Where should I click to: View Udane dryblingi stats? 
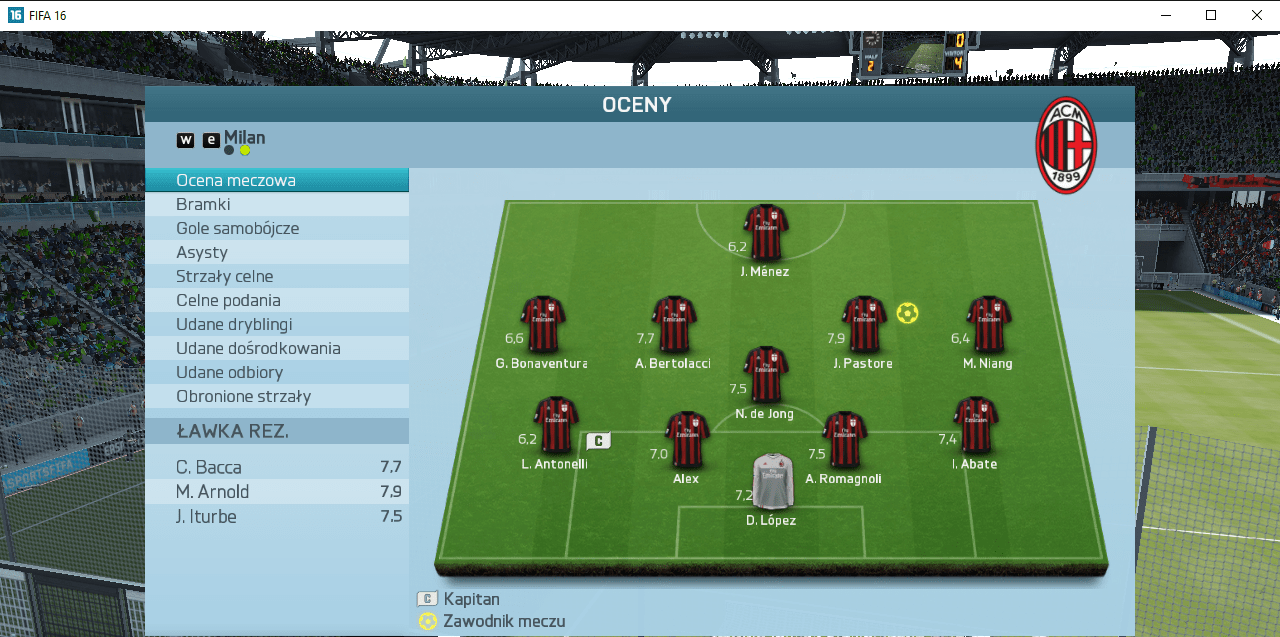coord(276,324)
